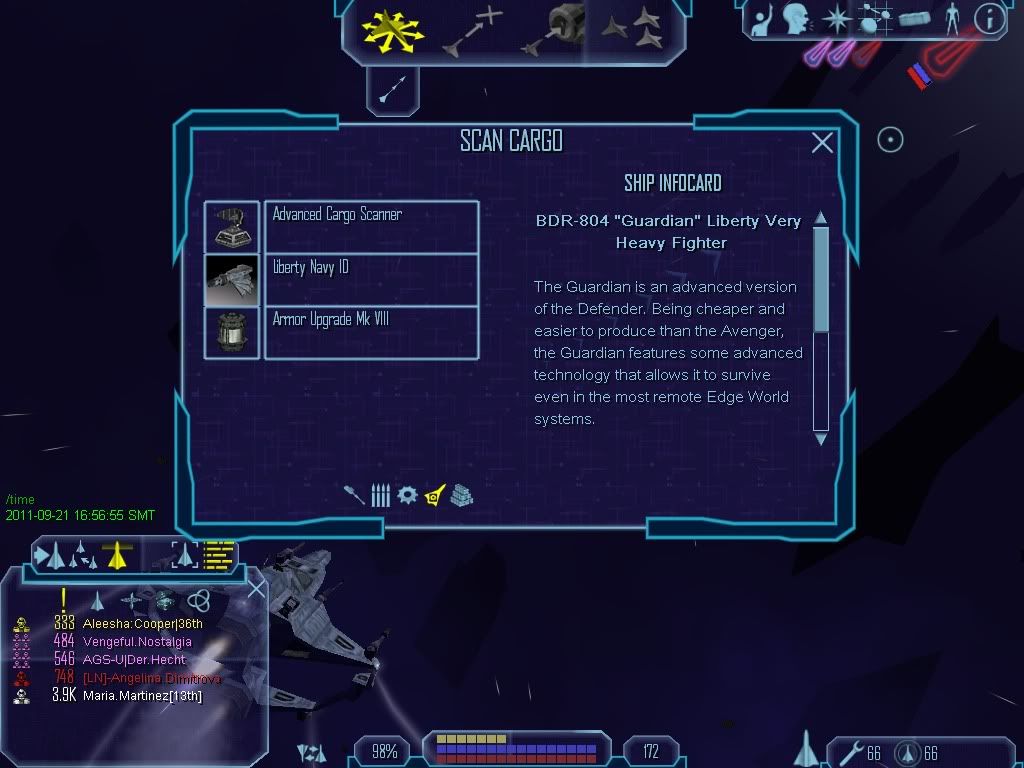The width and height of the screenshot is (1024, 768).
Task: Show the ammunition filter in Scan Cargo
Action: click(380, 495)
